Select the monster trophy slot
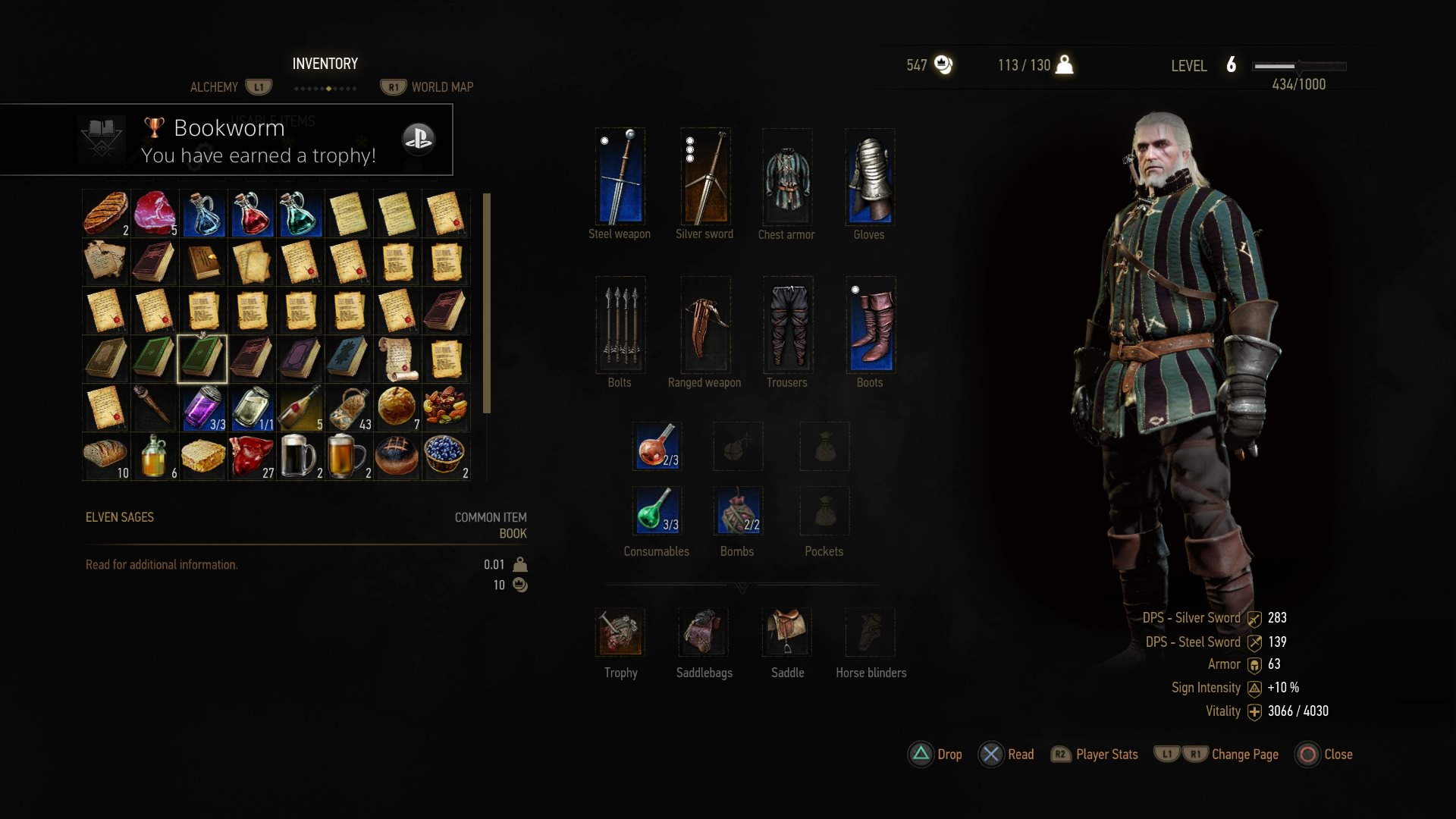Screen dimensions: 1456x819 [620, 632]
